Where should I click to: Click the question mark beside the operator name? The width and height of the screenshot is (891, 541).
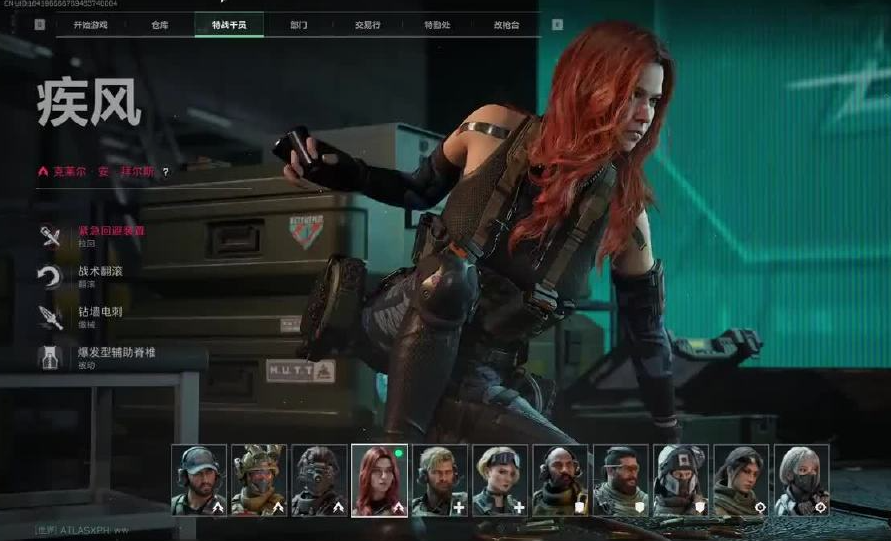[166, 172]
